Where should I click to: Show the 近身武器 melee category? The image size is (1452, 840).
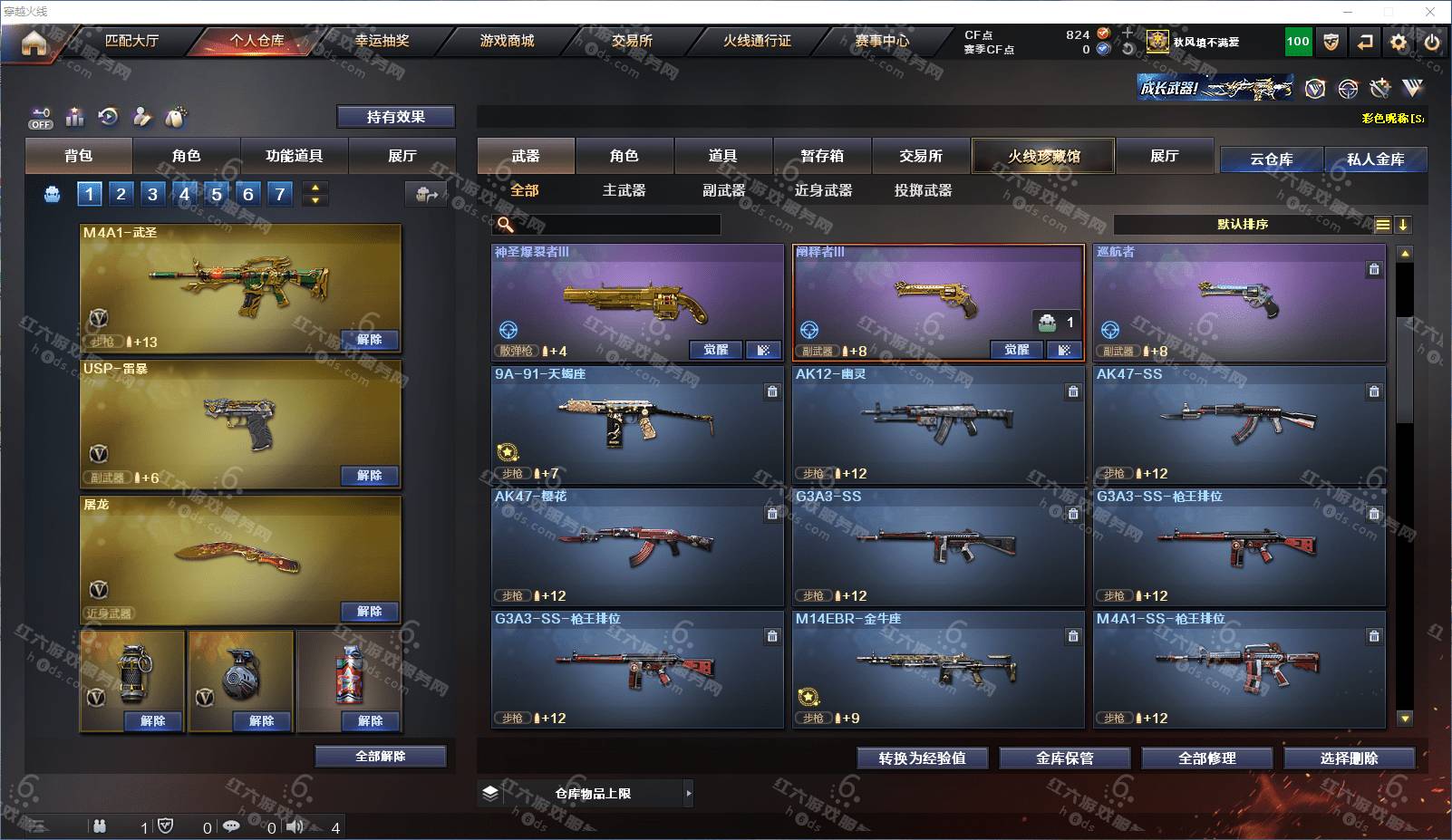(x=823, y=190)
